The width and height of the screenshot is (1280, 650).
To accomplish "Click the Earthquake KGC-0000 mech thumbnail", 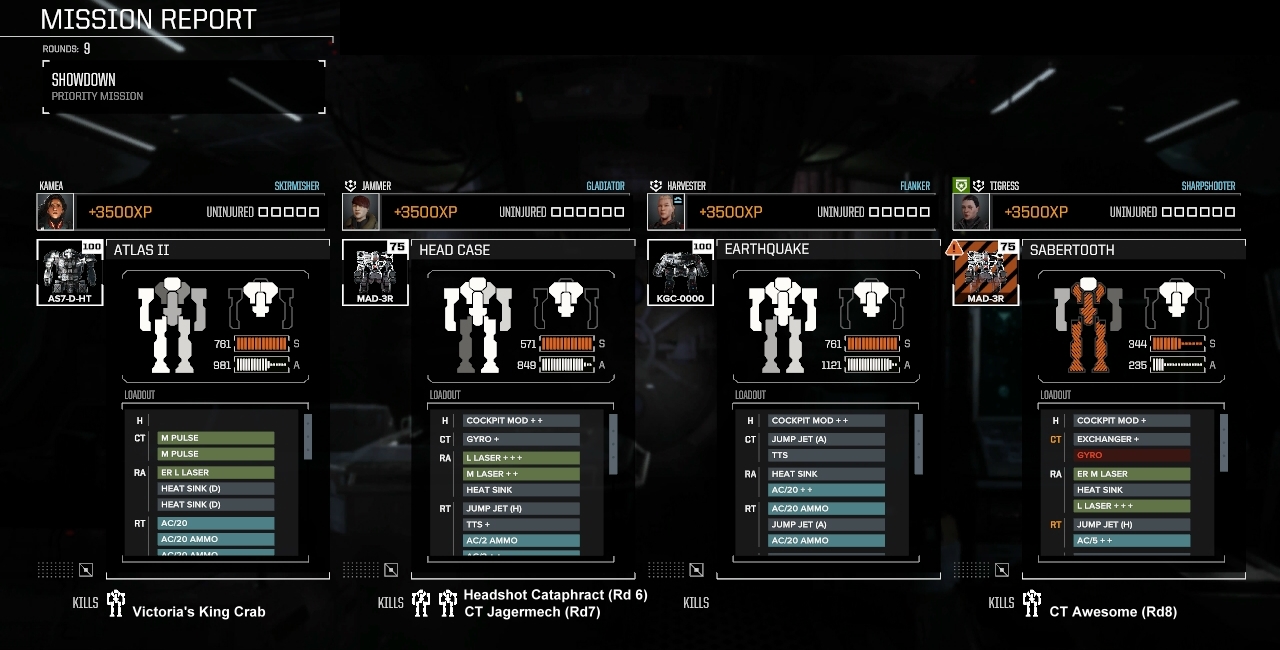I will tap(680, 272).
